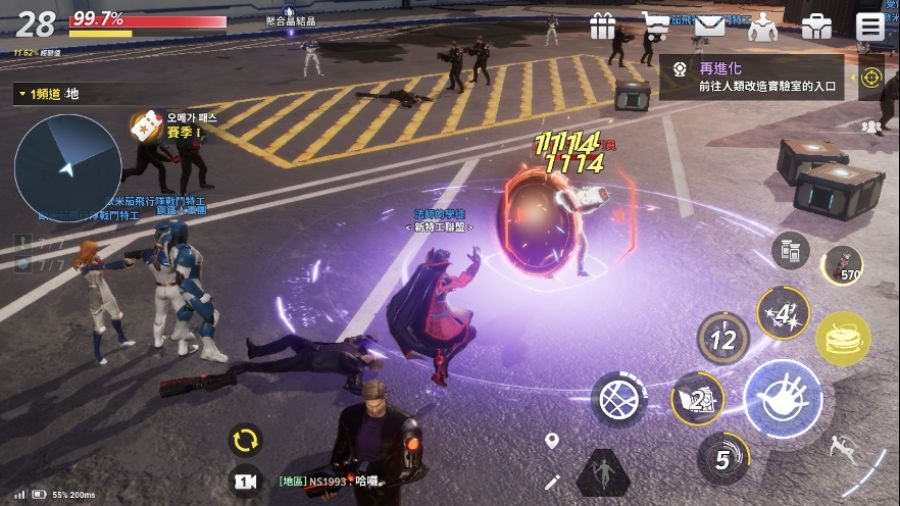Open the briefcase inventory
This screenshot has width=900, height=506.
(816, 26)
